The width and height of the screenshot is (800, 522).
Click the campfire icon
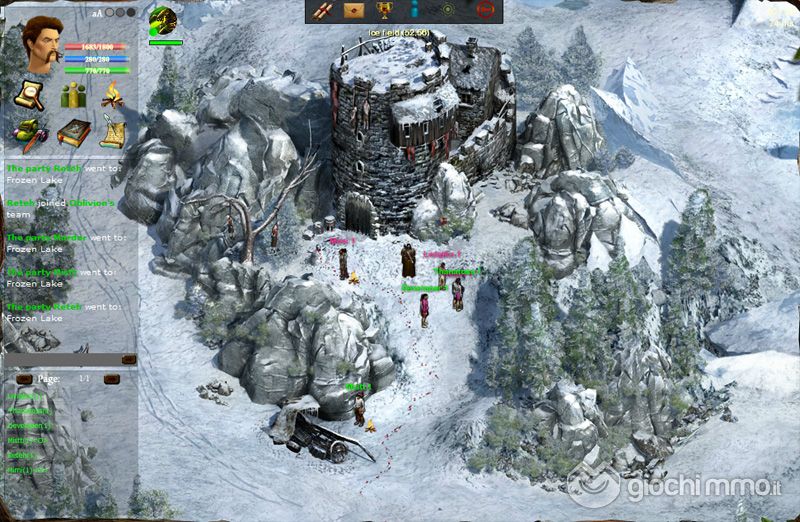coord(113,95)
